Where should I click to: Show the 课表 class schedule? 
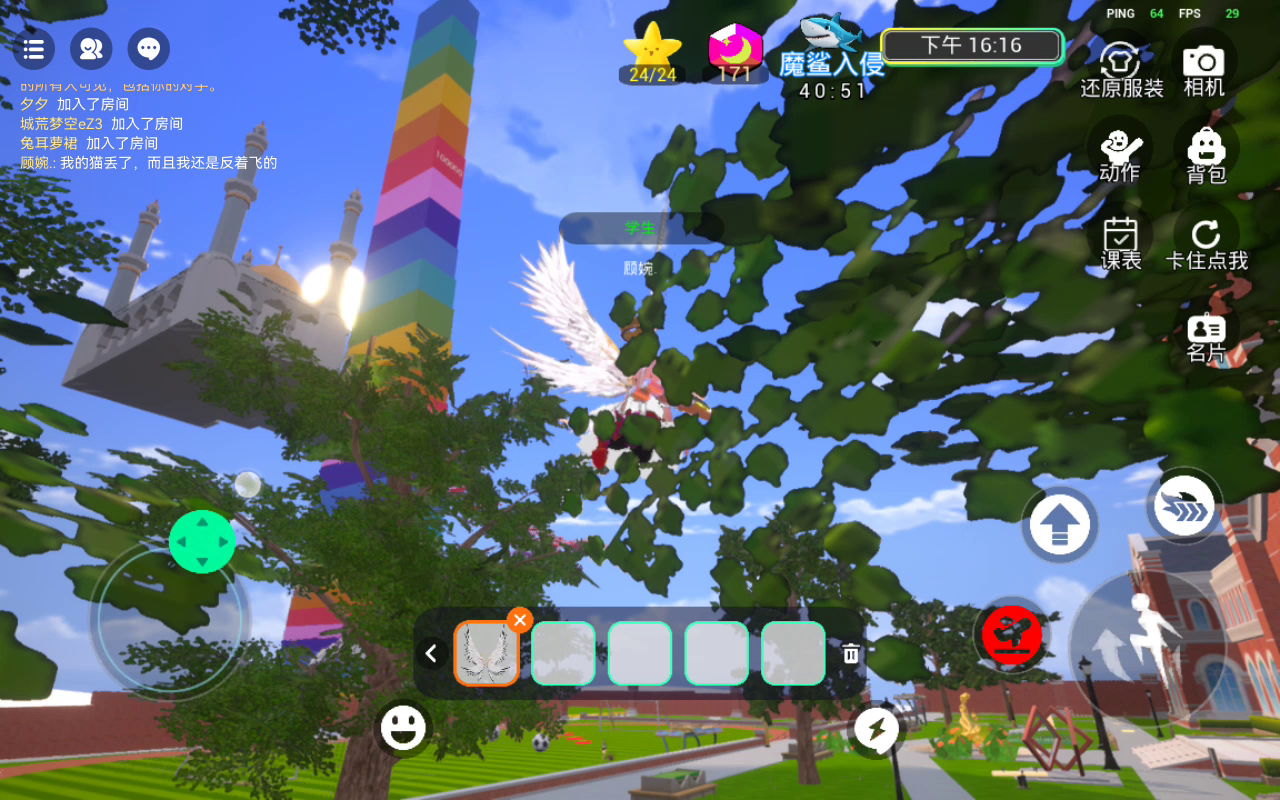coord(1121,243)
